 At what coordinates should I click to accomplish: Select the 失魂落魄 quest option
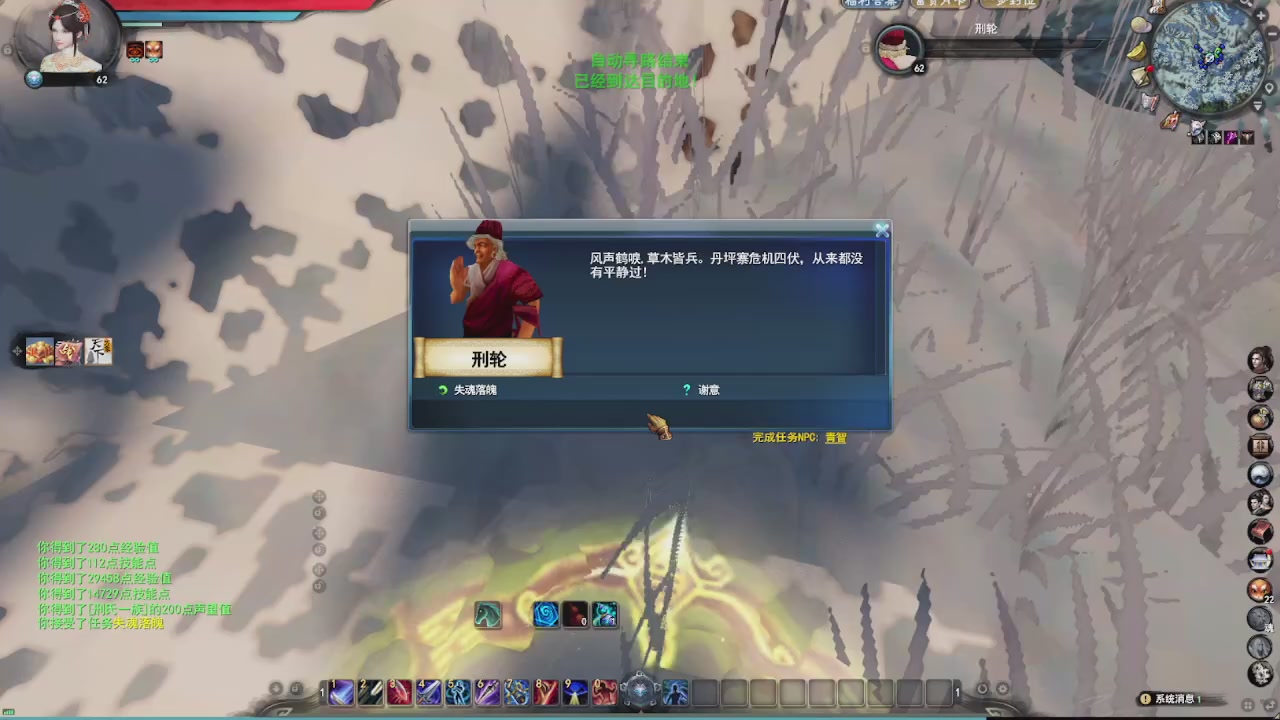click(472, 390)
